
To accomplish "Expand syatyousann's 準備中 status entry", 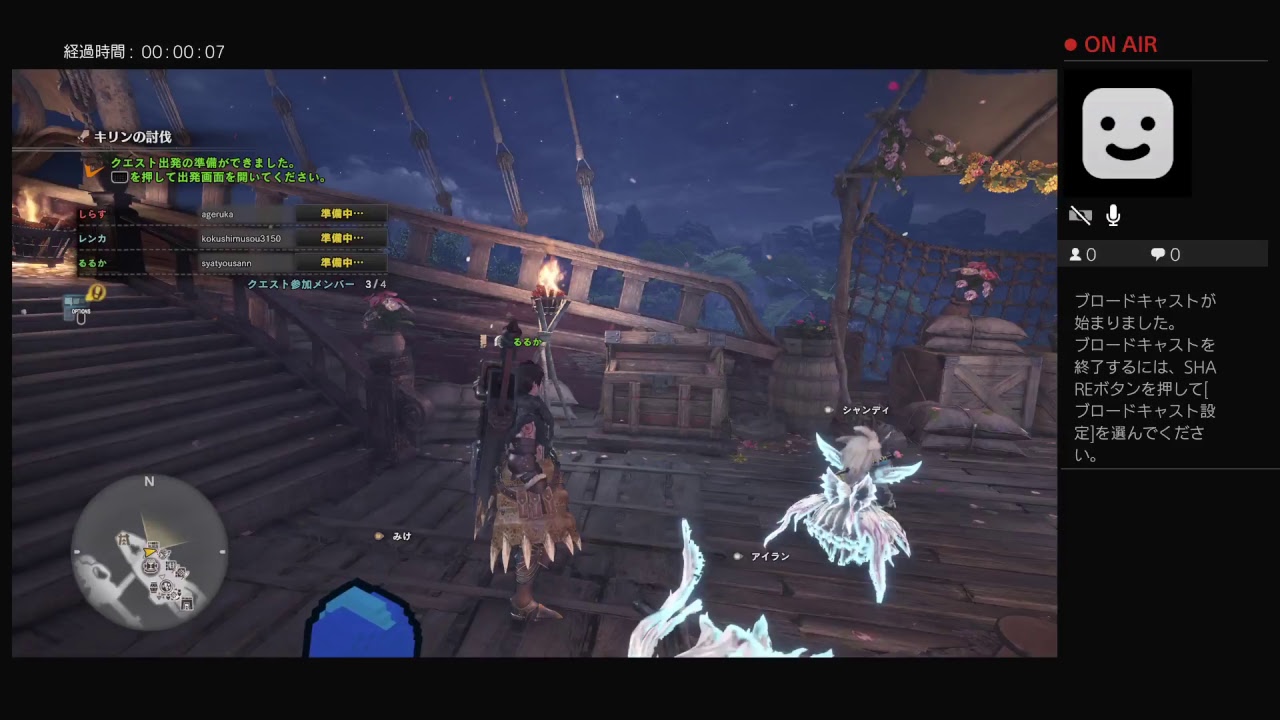I will 340,262.
